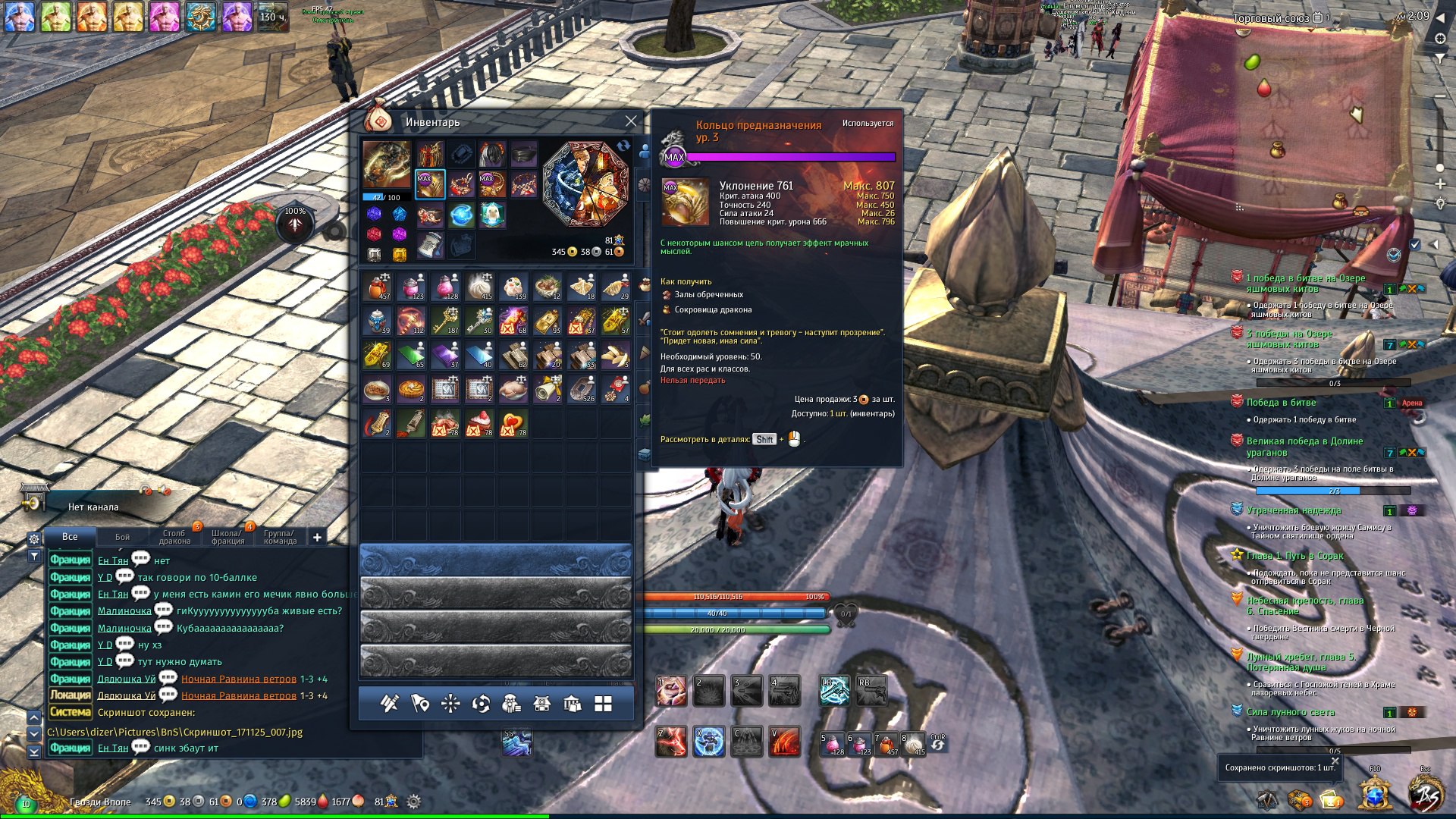Select the pie item in the inventory
Viewport: 1456px width, 819px height.
pos(411,389)
